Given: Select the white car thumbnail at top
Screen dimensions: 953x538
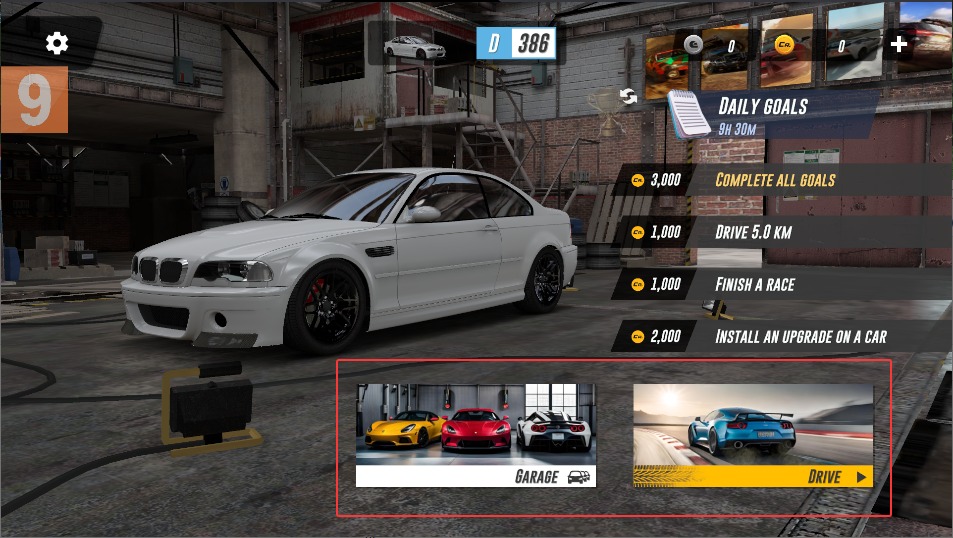Looking at the screenshot, I should pos(414,45).
